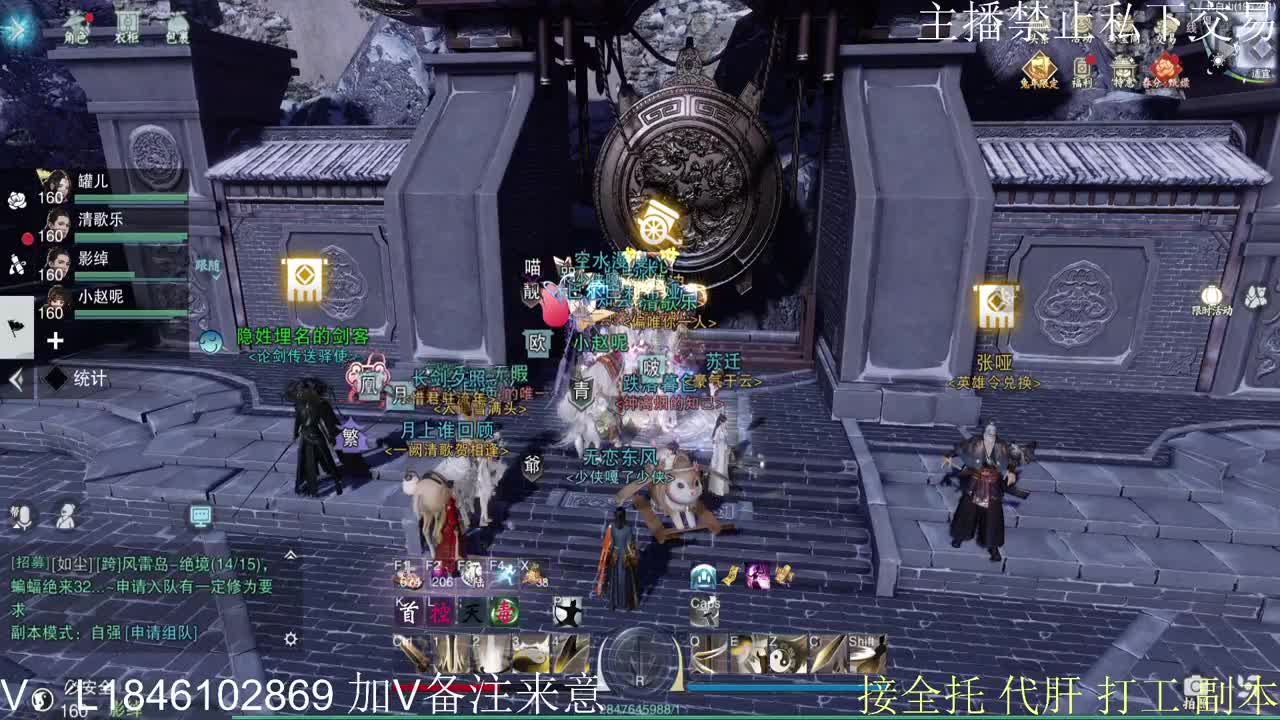Image resolution: width=1280 pixels, height=720 pixels.
Task: Expand the top-left corner arrow panel
Action: (x=17, y=26)
